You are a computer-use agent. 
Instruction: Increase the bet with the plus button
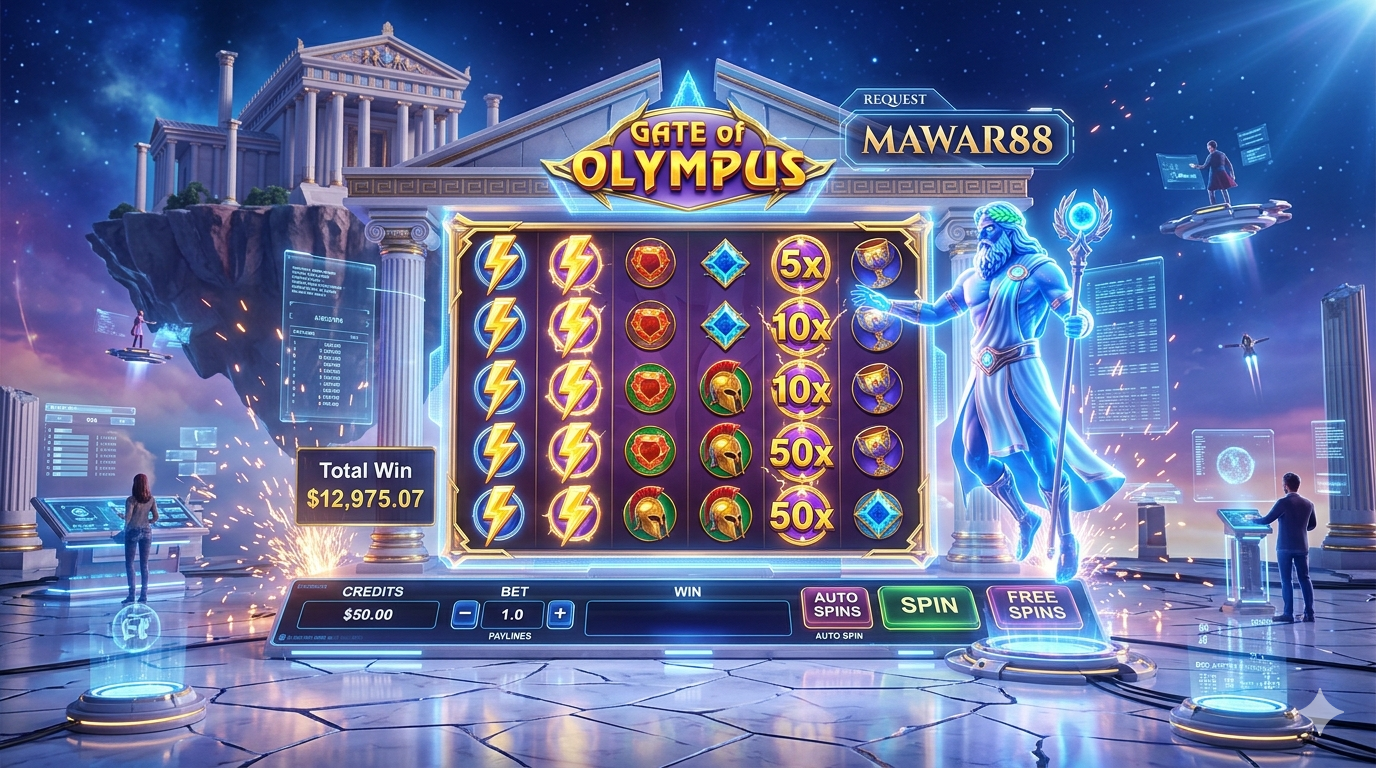coord(560,614)
